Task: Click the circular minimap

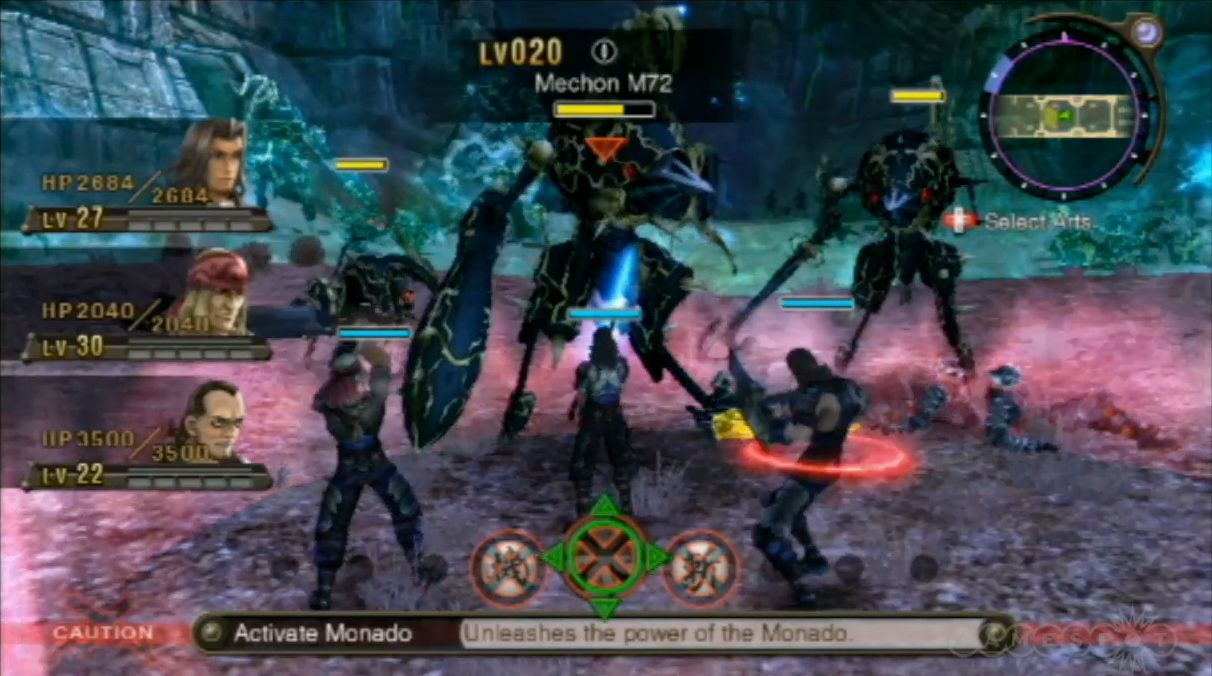Action: (x=1066, y=116)
